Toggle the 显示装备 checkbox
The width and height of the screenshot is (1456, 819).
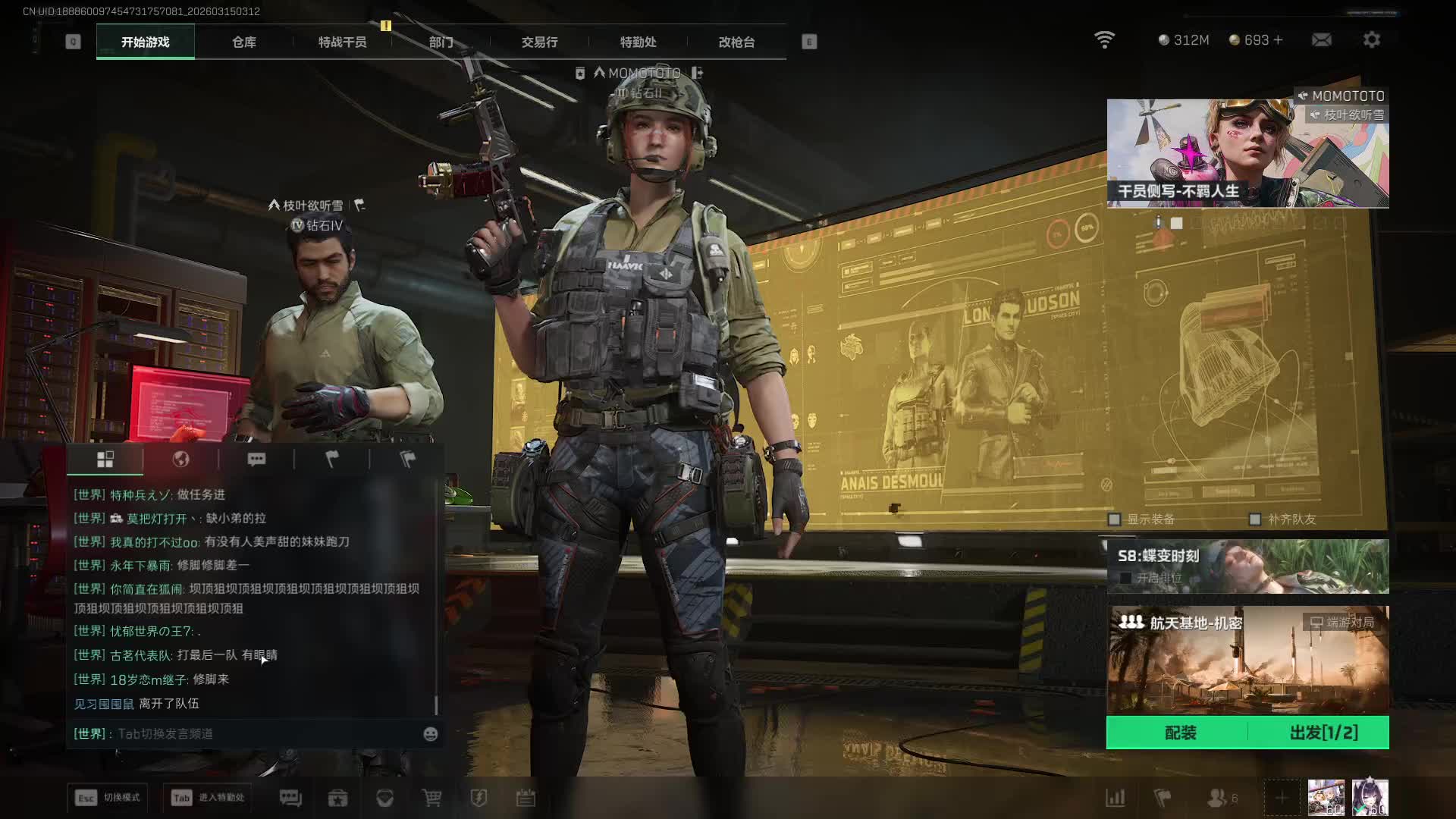pos(1115,519)
